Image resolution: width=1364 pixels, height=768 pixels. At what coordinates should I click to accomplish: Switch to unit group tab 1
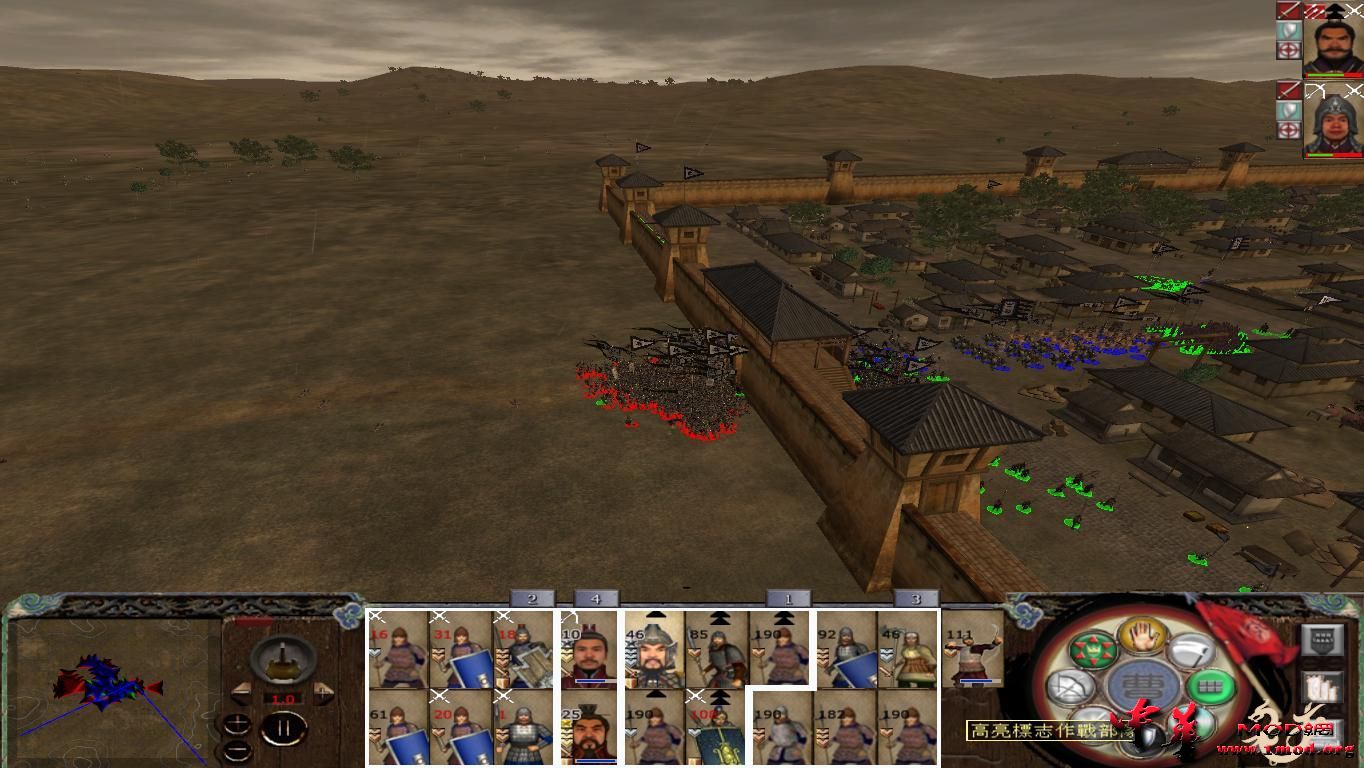click(x=787, y=598)
